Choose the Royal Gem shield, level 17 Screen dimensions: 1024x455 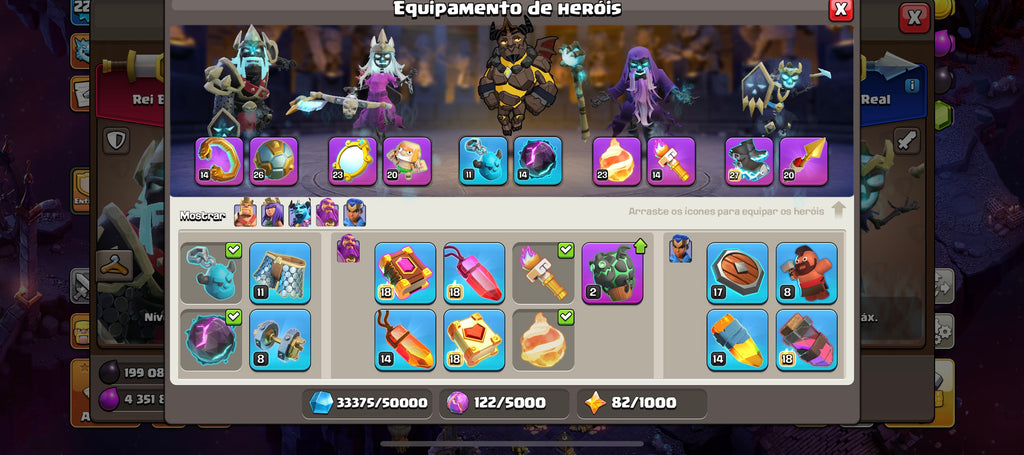point(737,273)
